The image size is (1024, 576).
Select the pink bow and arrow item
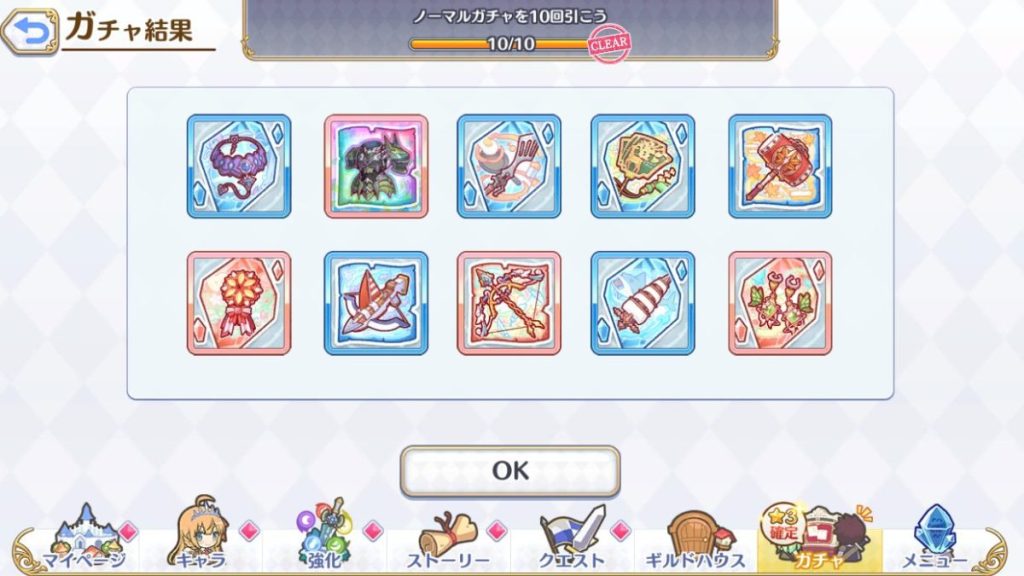509,303
